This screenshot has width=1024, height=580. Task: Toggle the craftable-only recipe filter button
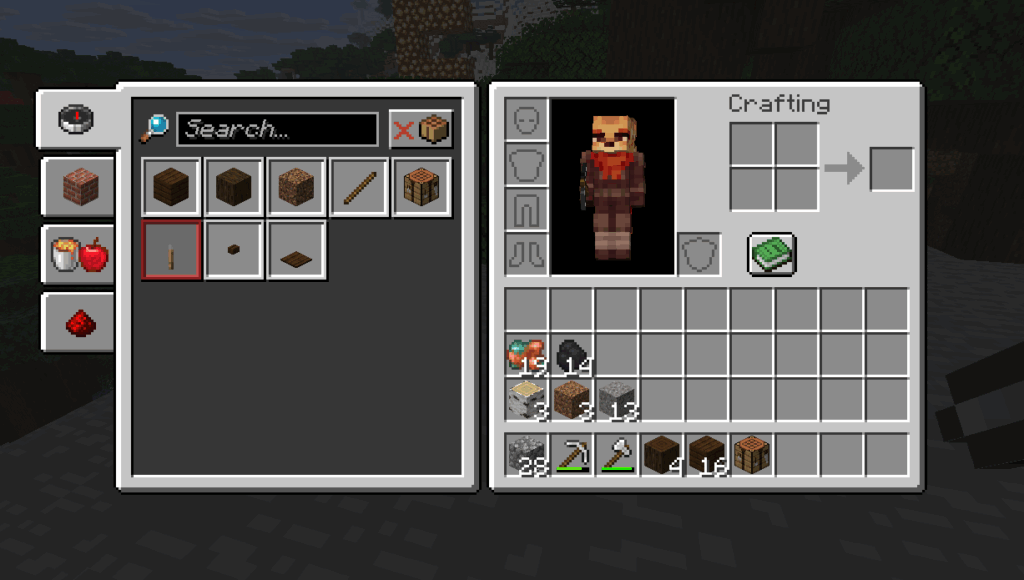[x=421, y=129]
